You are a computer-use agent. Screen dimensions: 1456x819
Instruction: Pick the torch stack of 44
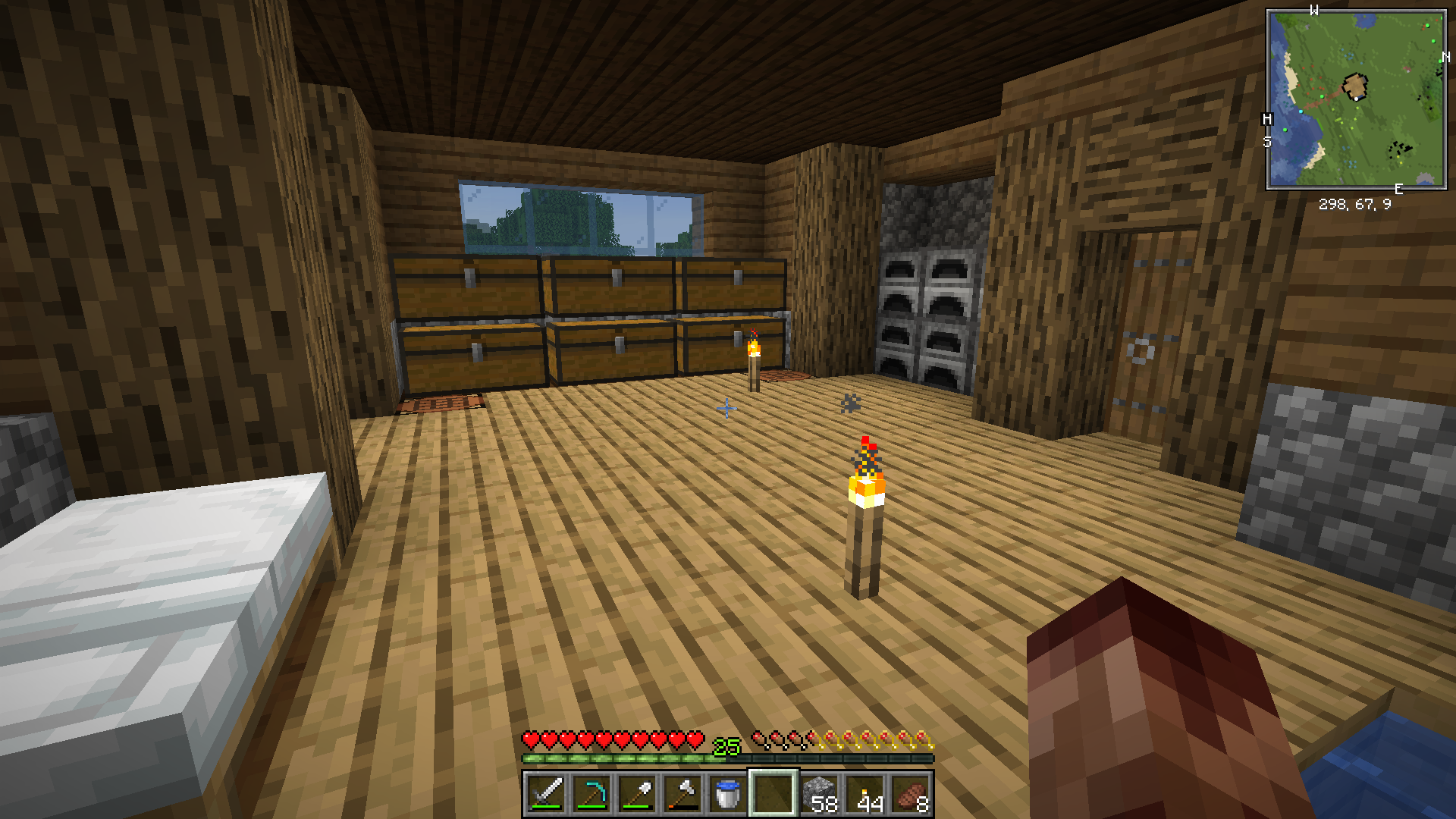[x=864, y=793]
